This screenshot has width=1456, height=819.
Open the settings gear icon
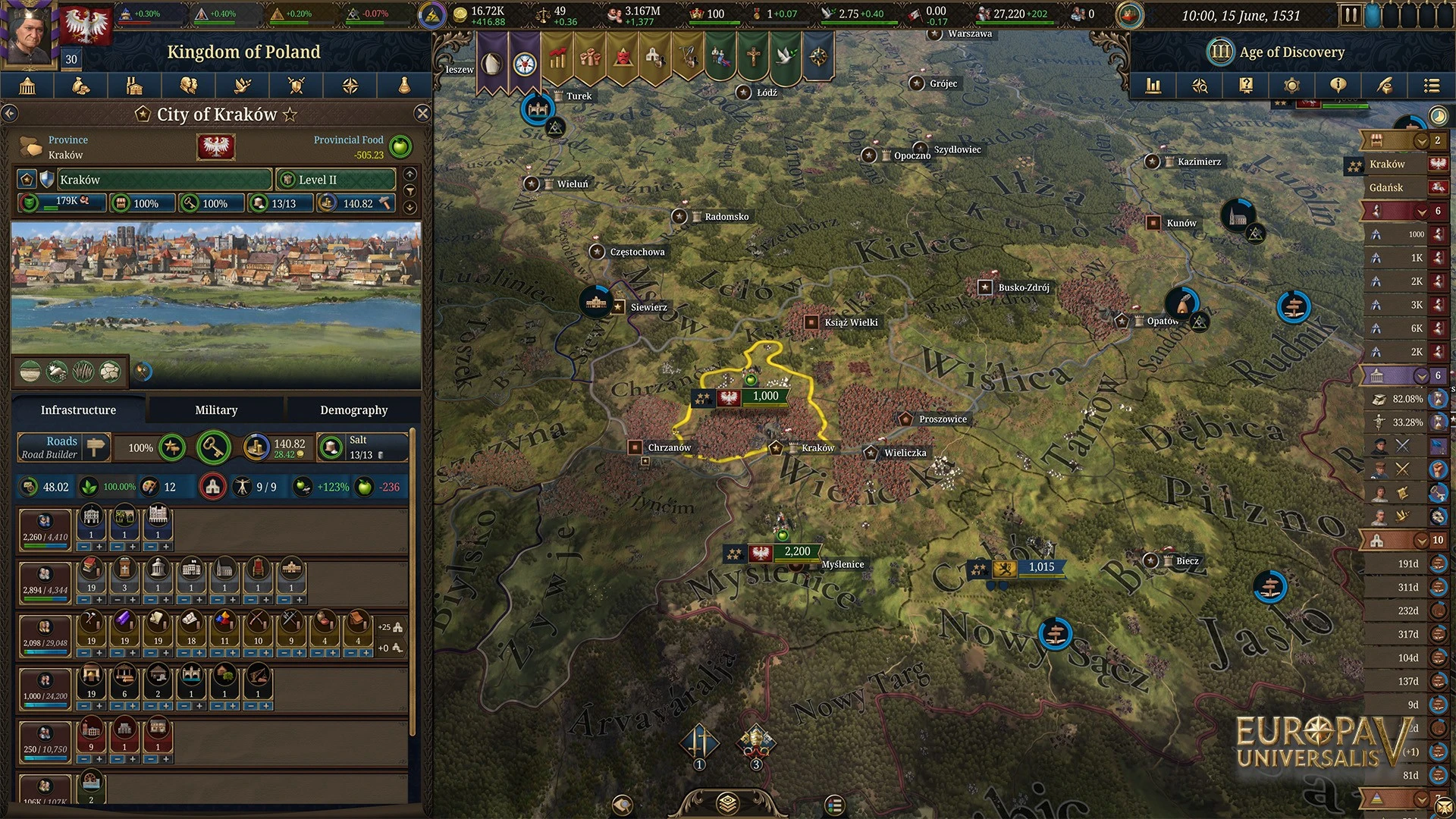[1292, 86]
